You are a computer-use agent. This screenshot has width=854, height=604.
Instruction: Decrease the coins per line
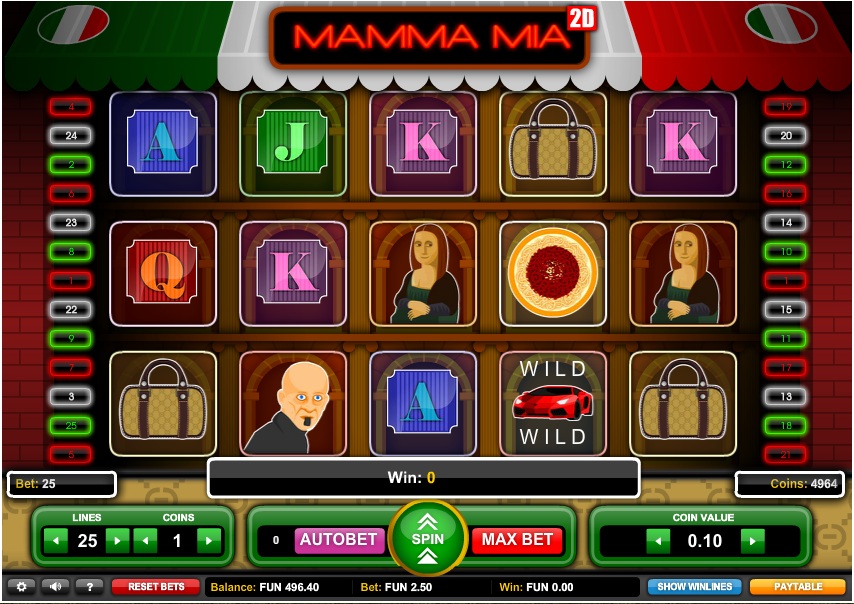pyautogui.click(x=145, y=541)
